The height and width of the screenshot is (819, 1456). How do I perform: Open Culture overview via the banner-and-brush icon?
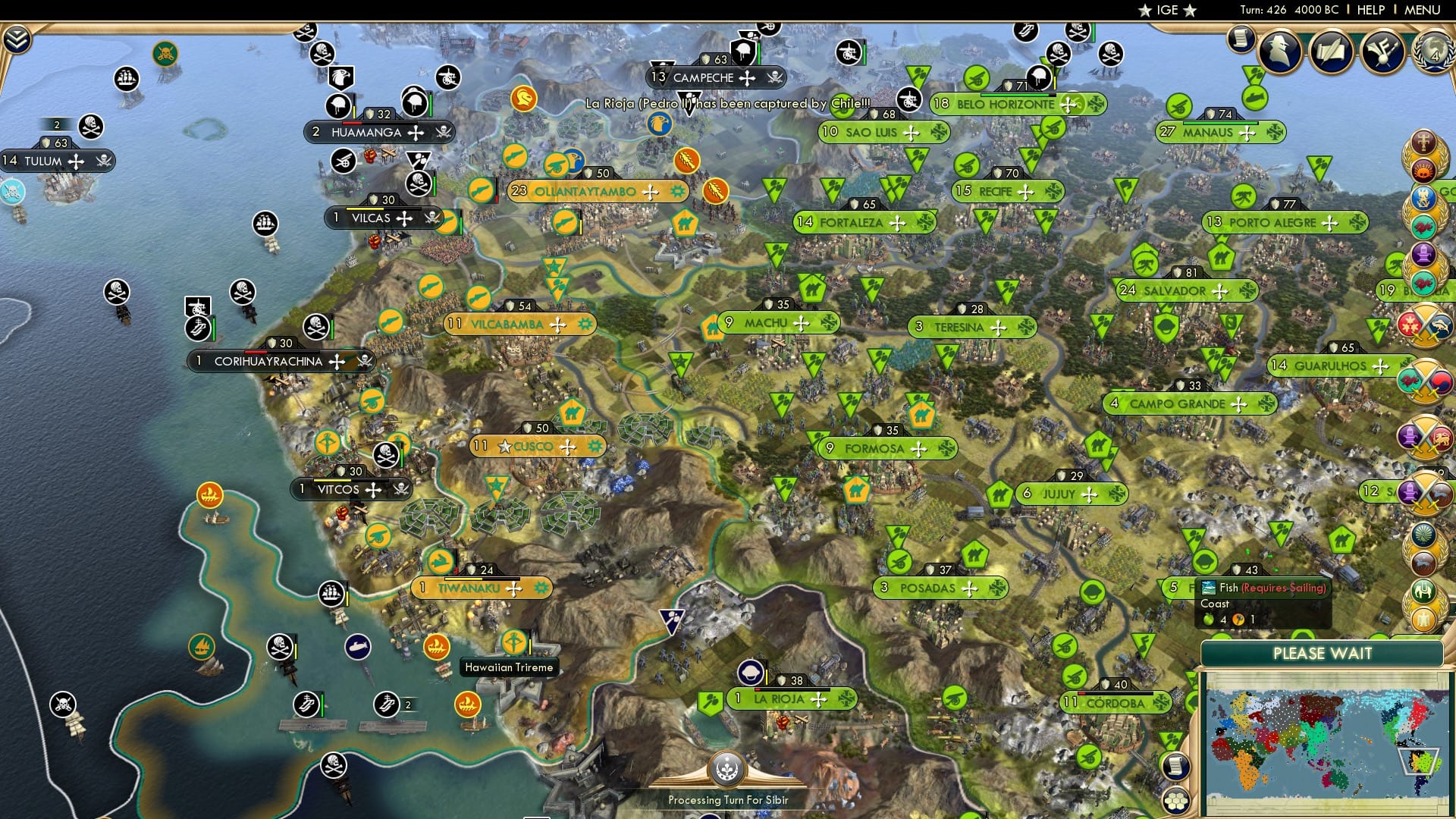tap(1385, 51)
